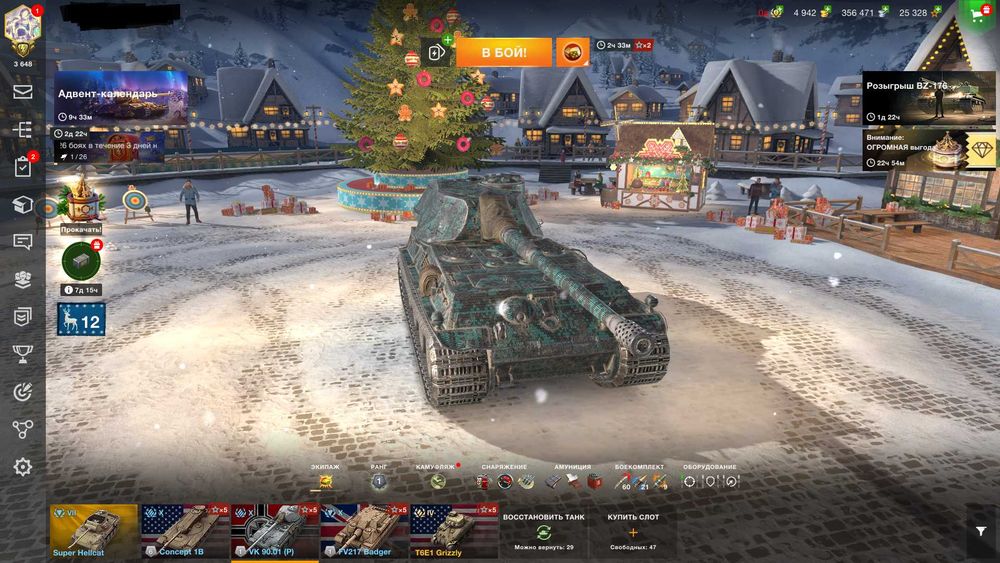Select the Super Hellcat tank
1000x563 pixels.
pyautogui.click(x=94, y=531)
